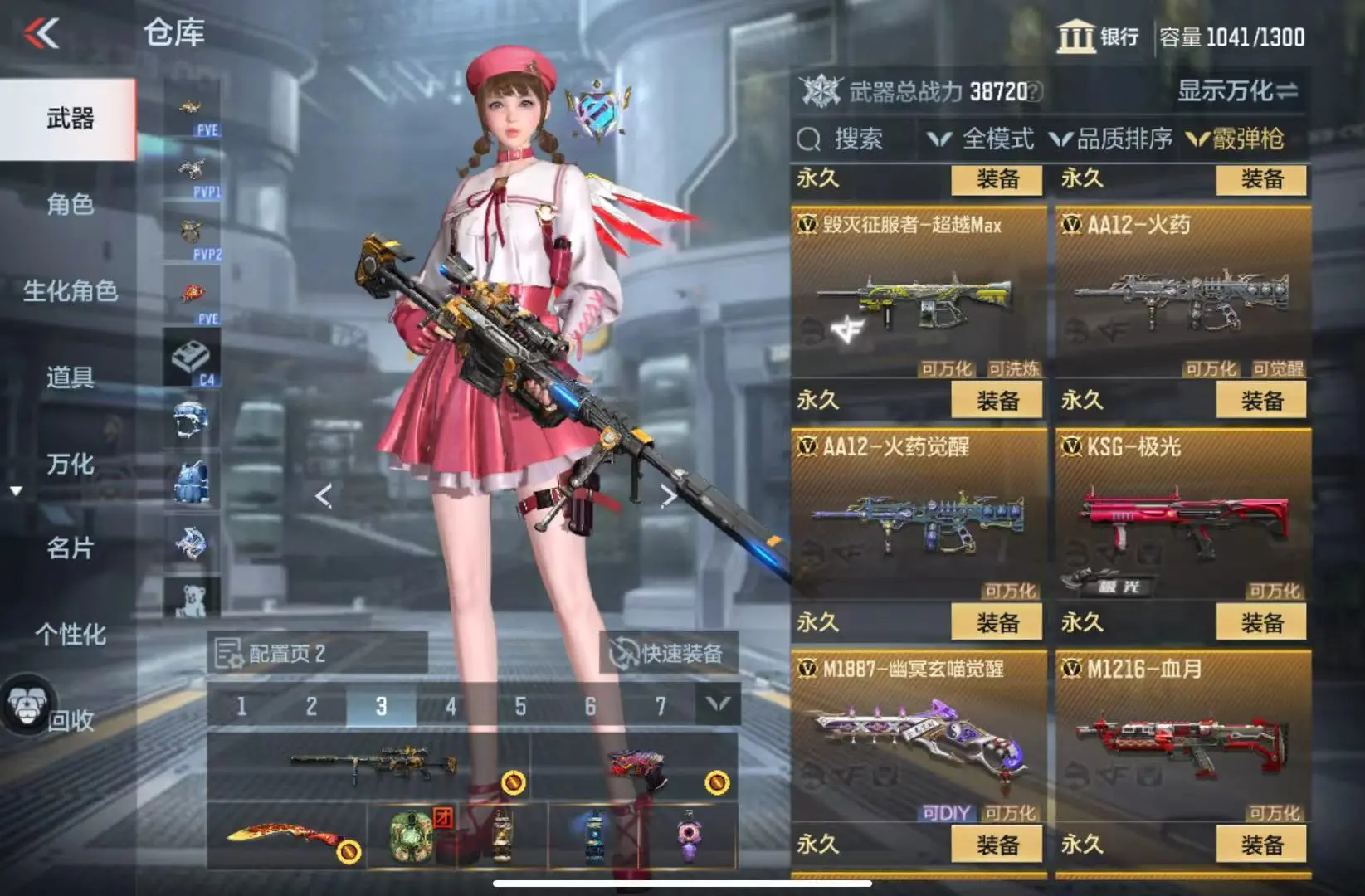
Task: Open the 霰弹枪 weapon type dropdown
Action: click(x=1238, y=139)
